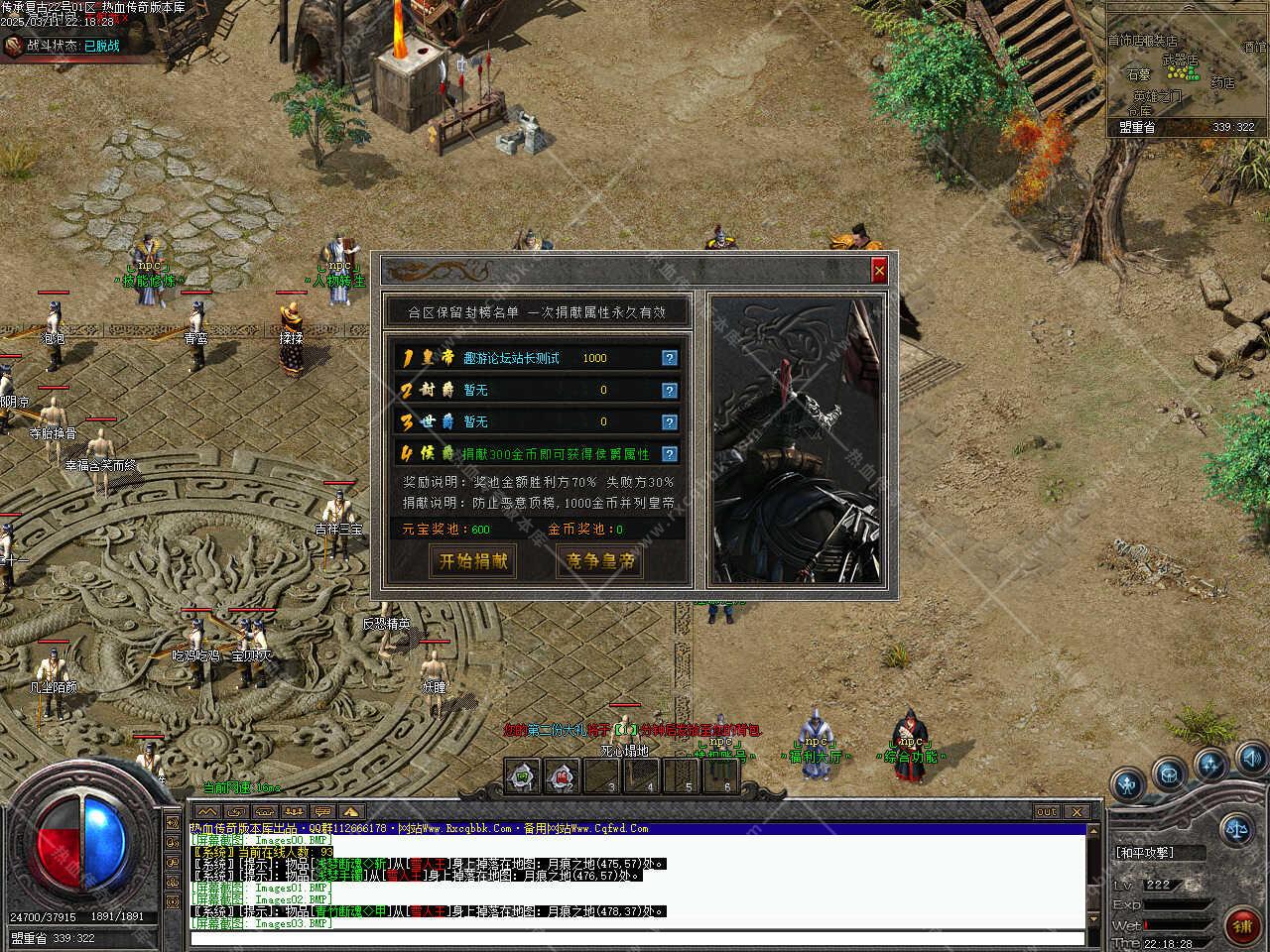
Task: Close the donation ranking dialog
Action: click(x=878, y=270)
